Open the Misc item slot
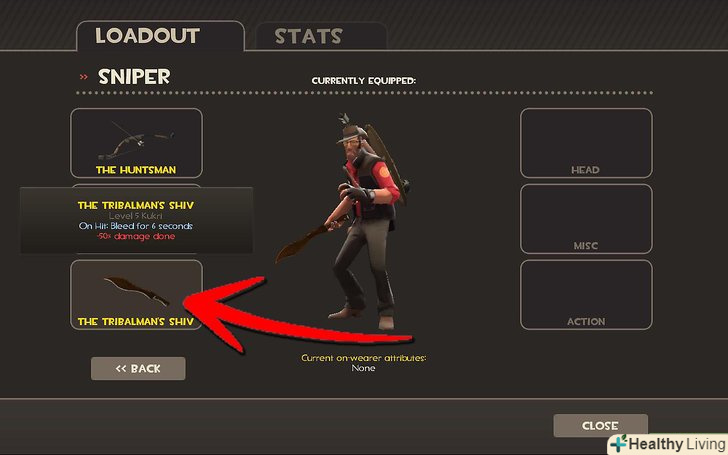This screenshot has width=728, height=455. (585, 219)
